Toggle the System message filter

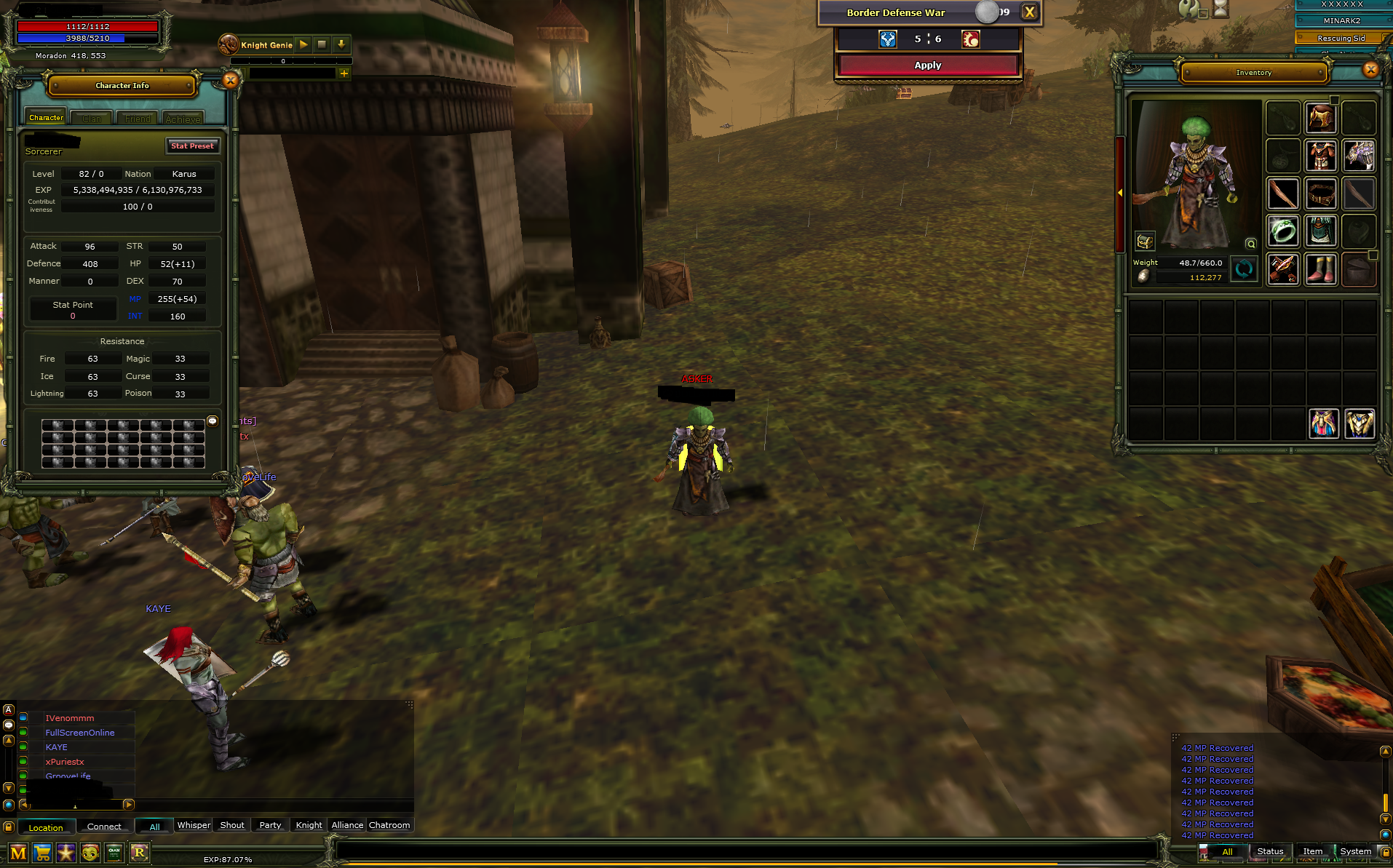coord(1355,851)
